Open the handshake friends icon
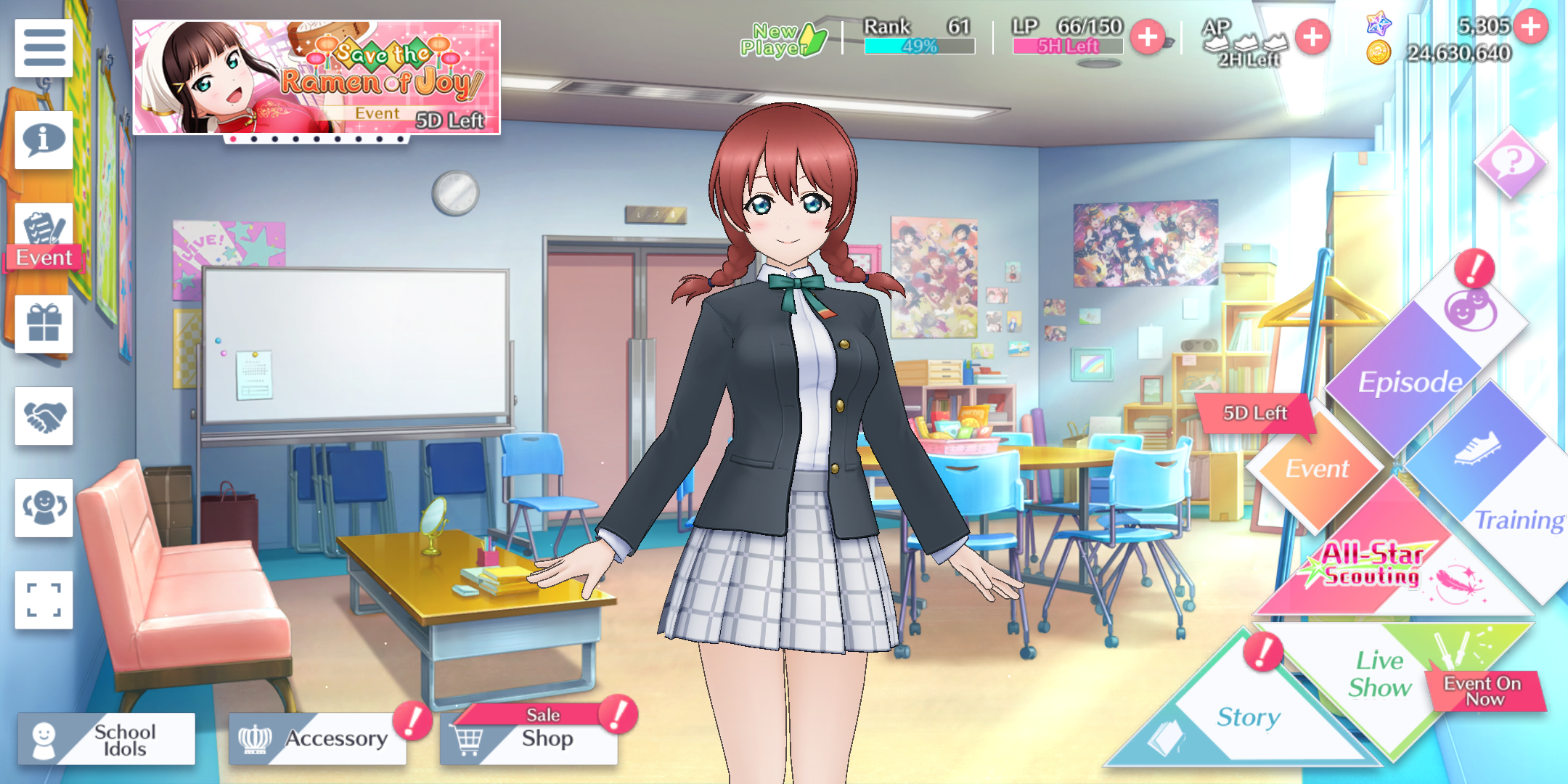 pos(44,416)
